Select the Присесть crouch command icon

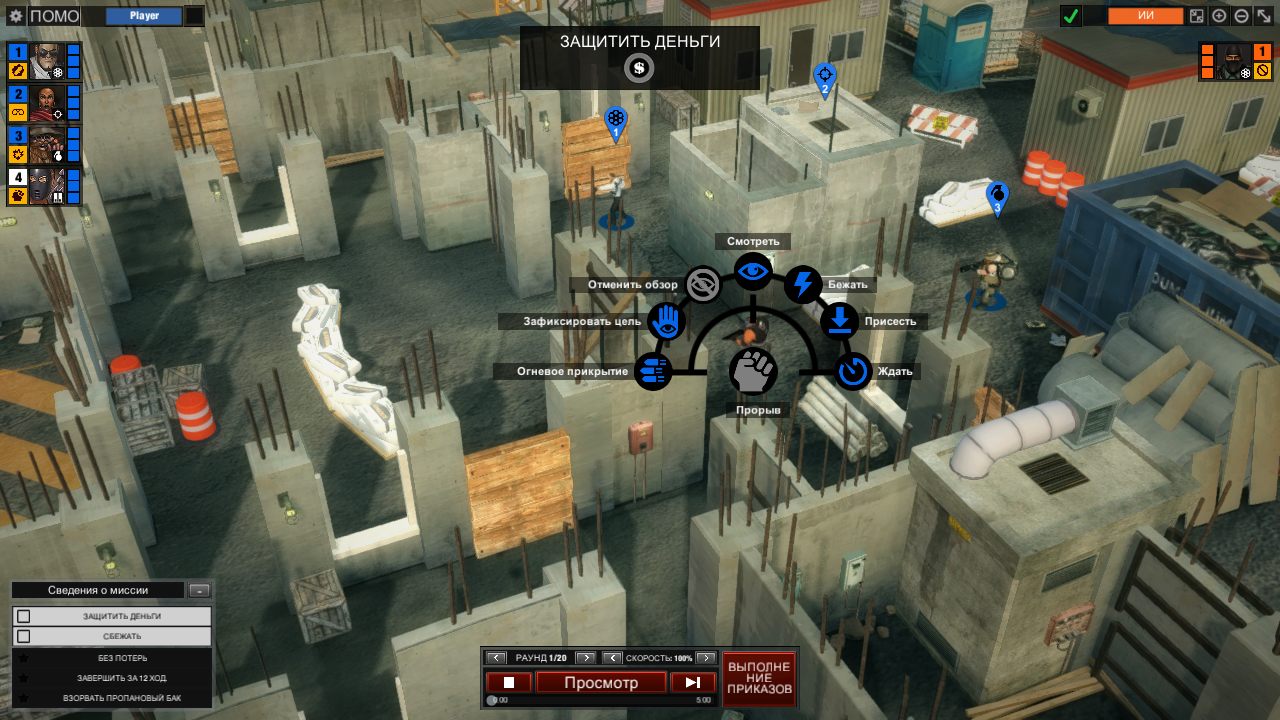tap(839, 321)
